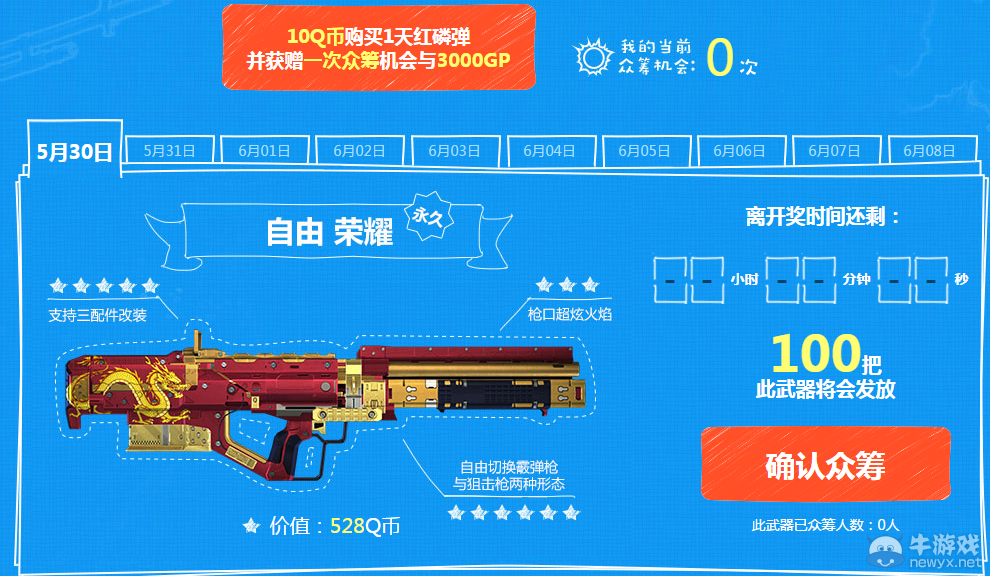
Task: Open the 6月06日 tab
Action: [739, 151]
